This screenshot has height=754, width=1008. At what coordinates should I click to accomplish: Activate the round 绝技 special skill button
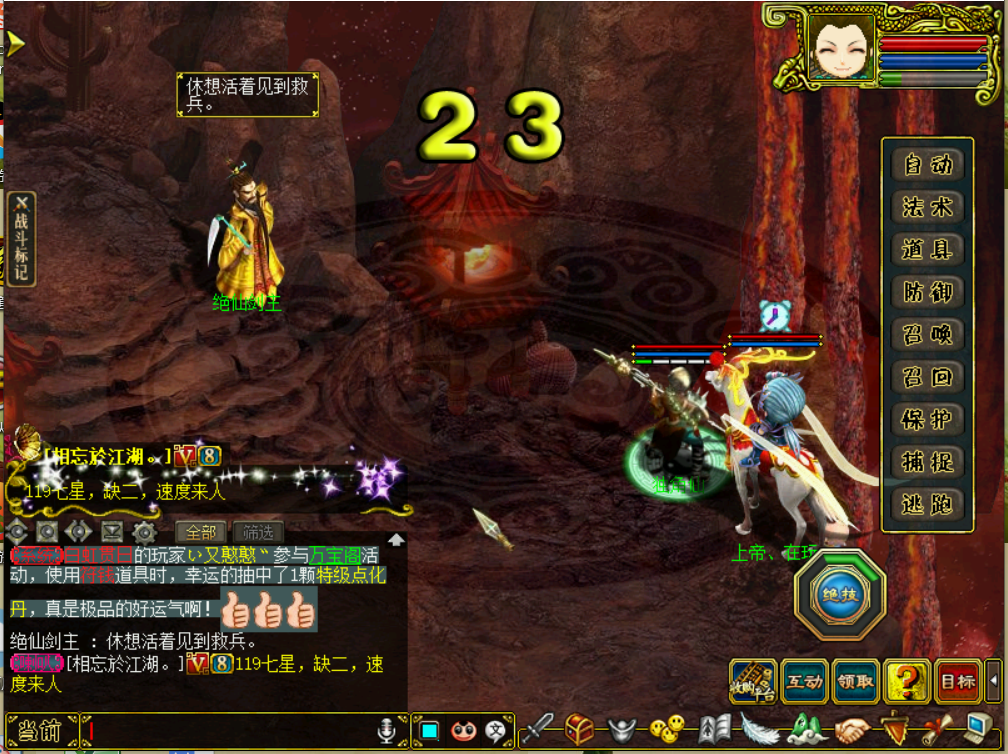coord(840,595)
